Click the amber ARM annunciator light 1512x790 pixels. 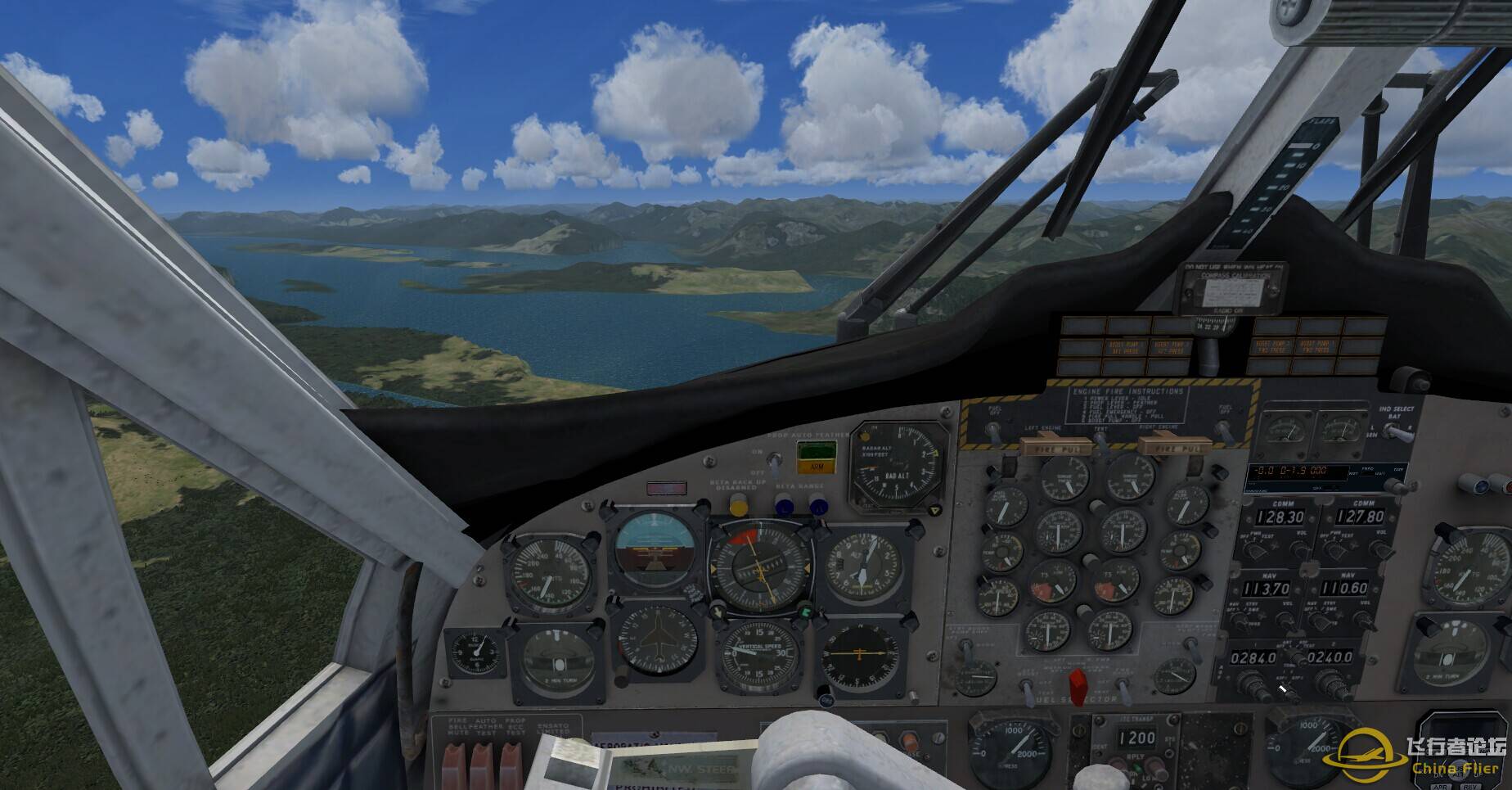816,467
